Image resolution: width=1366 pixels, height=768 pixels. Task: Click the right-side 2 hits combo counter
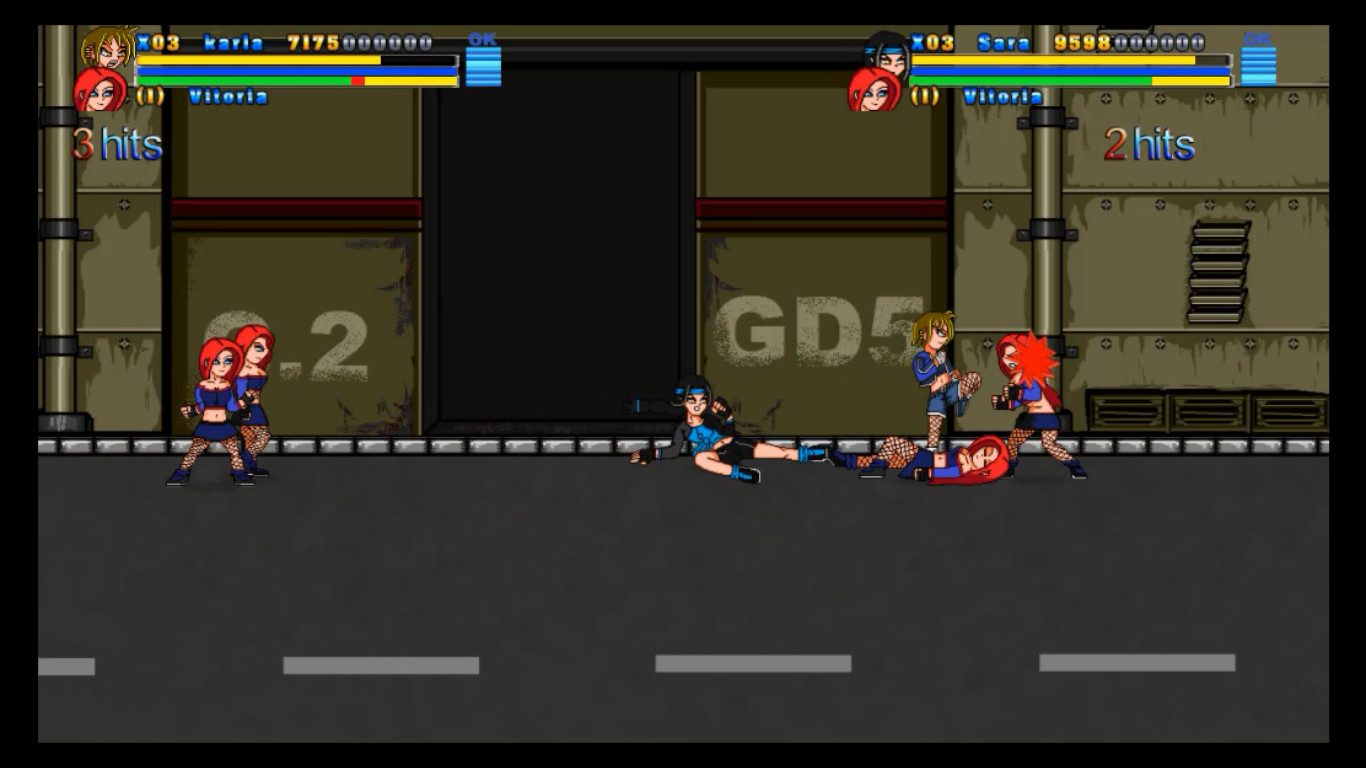coord(1150,144)
